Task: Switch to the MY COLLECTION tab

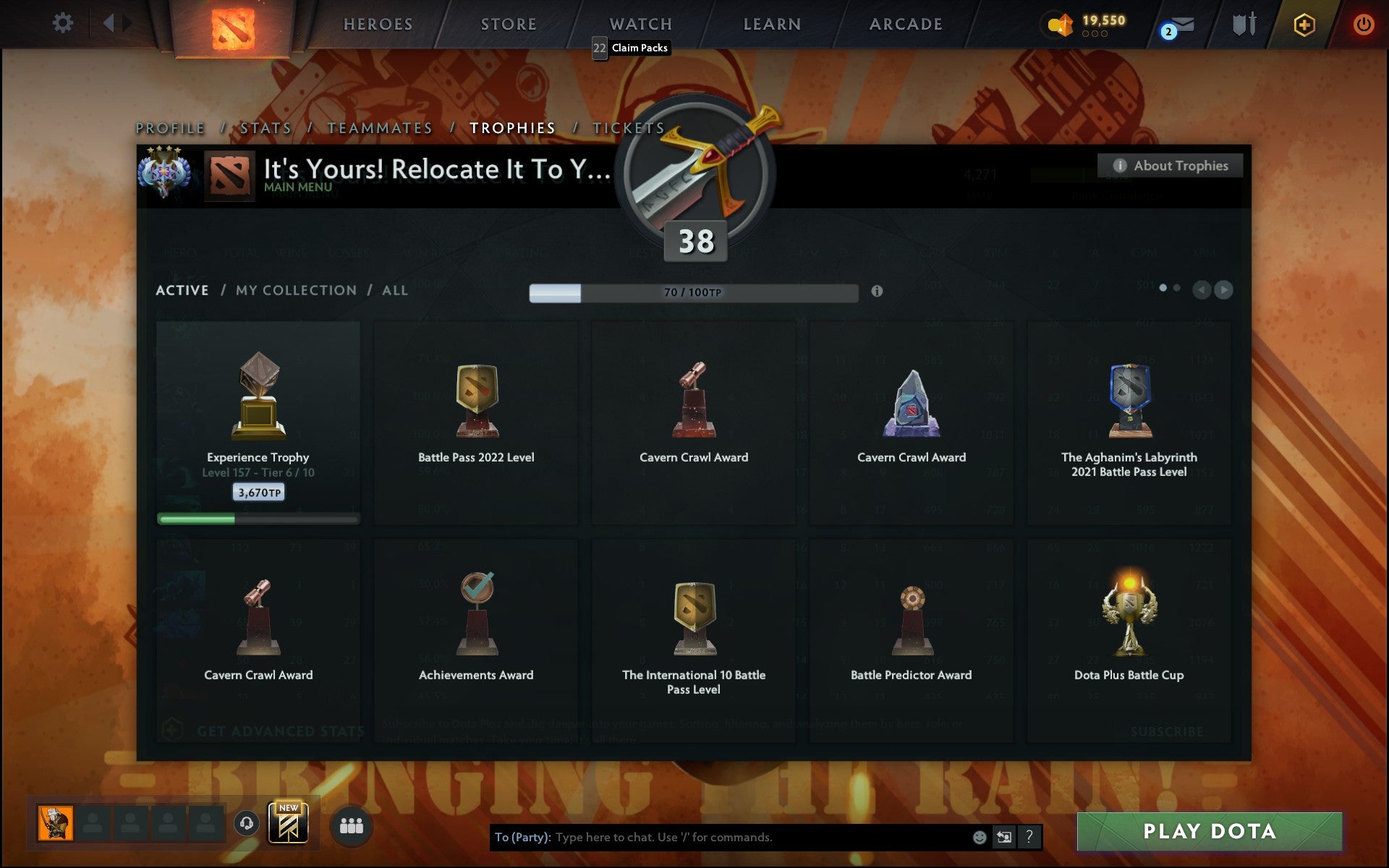Action: 295,290
